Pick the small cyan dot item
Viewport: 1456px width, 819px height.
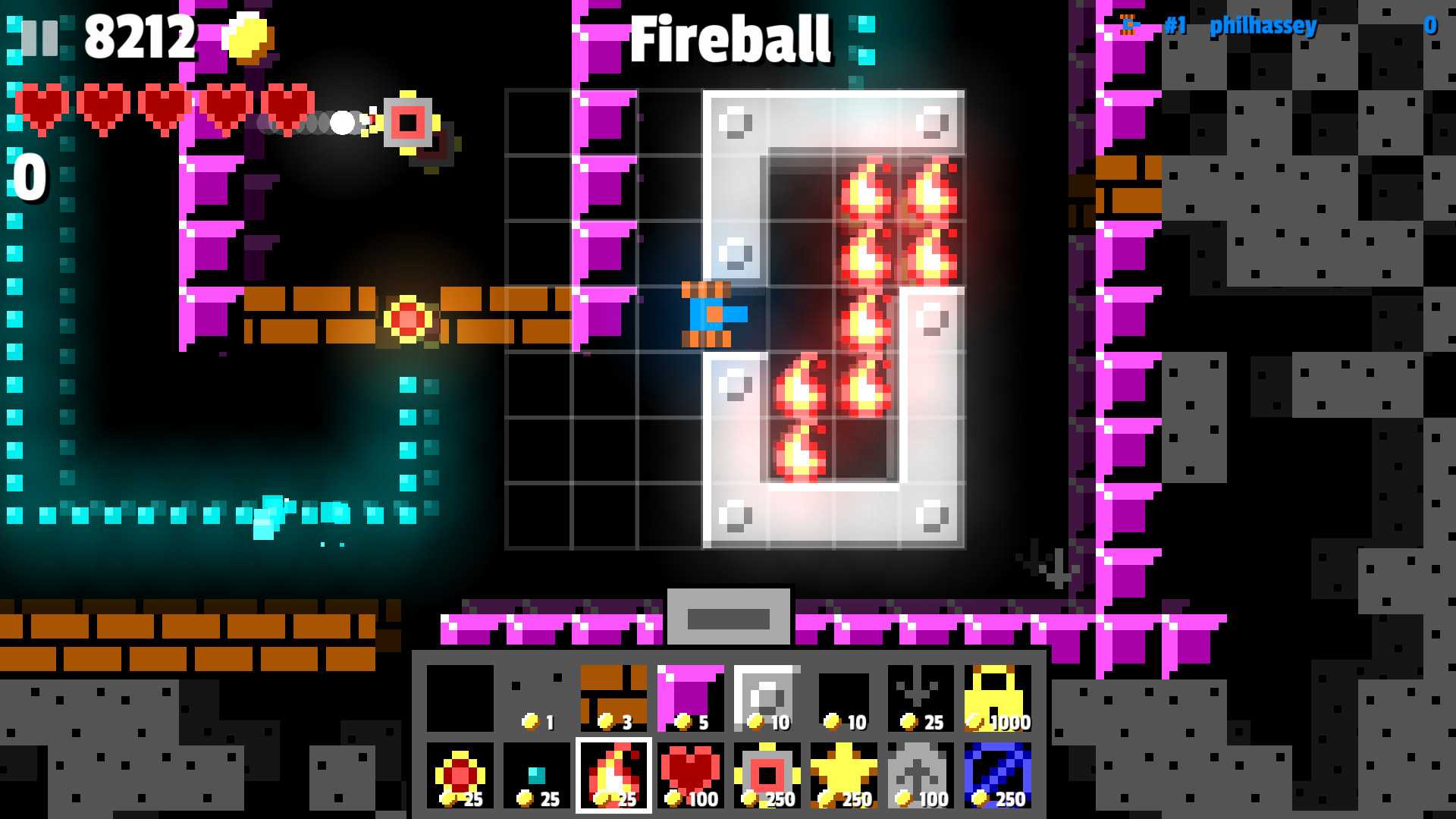[x=536, y=775]
